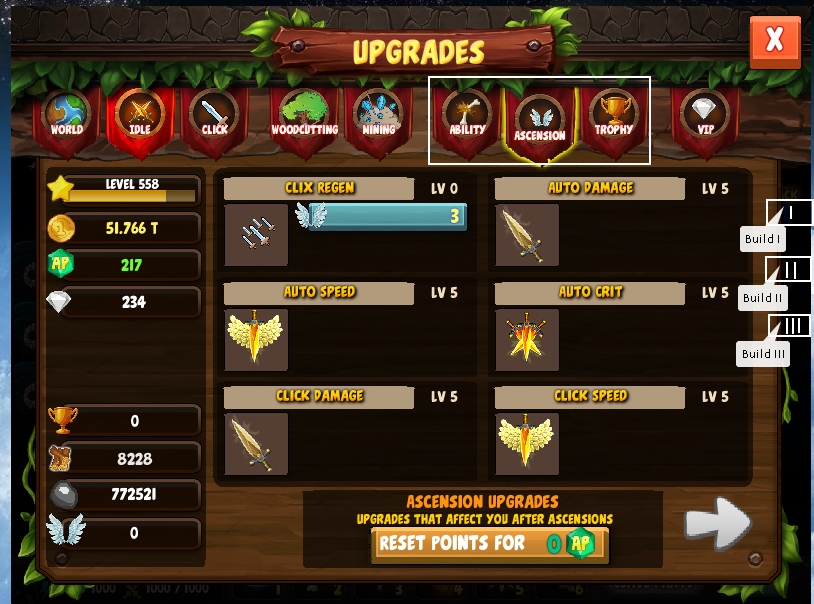Select the Click upgrades tab
The image size is (814, 604).
click(214, 117)
